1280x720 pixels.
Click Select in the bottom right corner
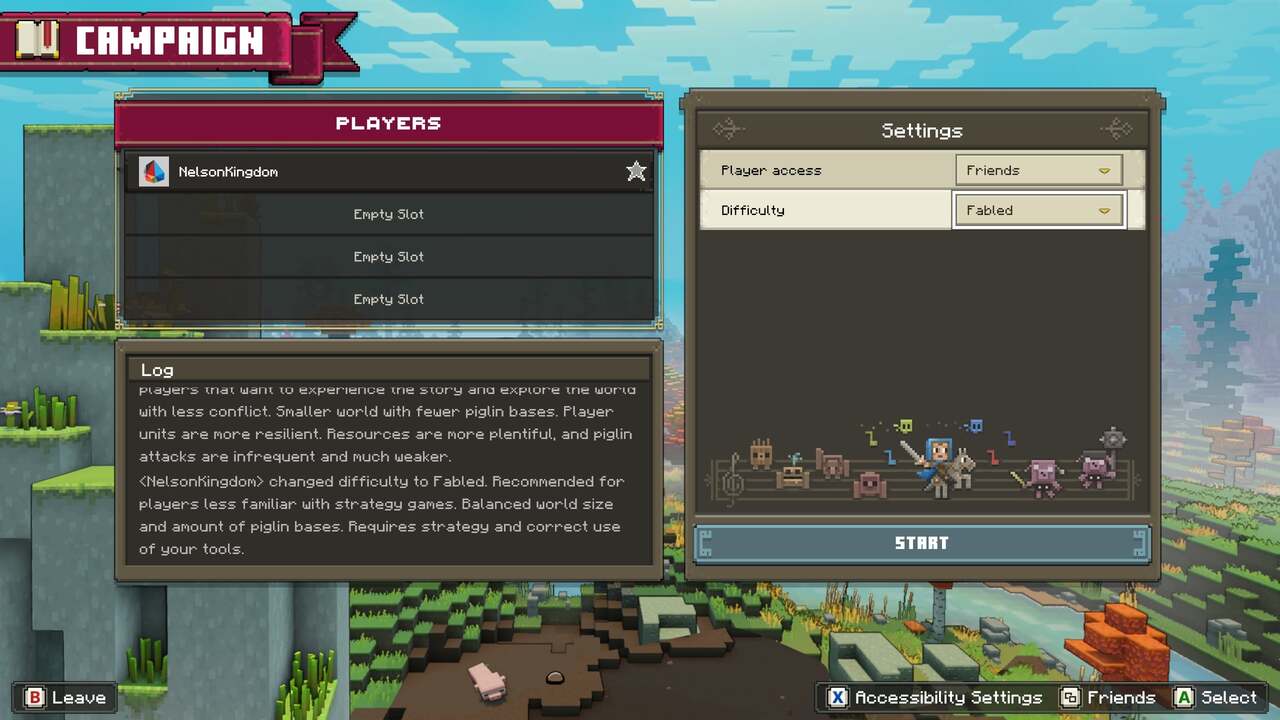[1228, 697]
